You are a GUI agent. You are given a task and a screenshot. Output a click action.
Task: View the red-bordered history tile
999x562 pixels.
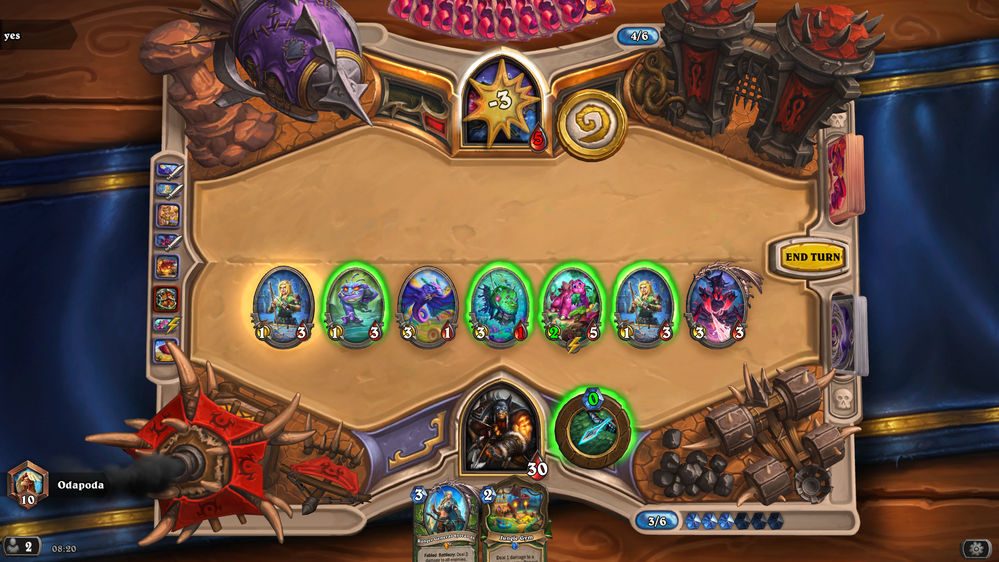point(167,297)
